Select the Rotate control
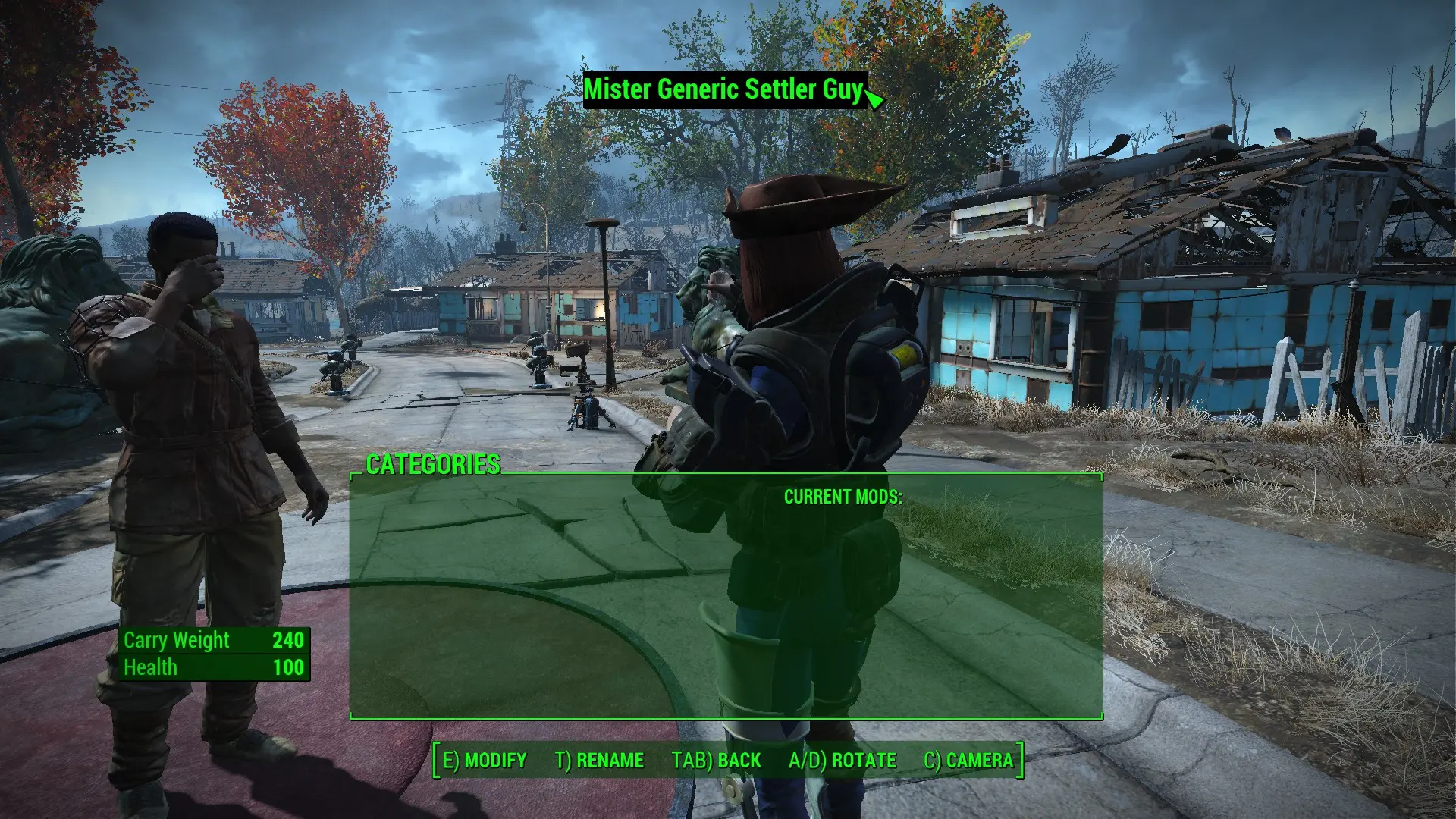 pos(842,760)
